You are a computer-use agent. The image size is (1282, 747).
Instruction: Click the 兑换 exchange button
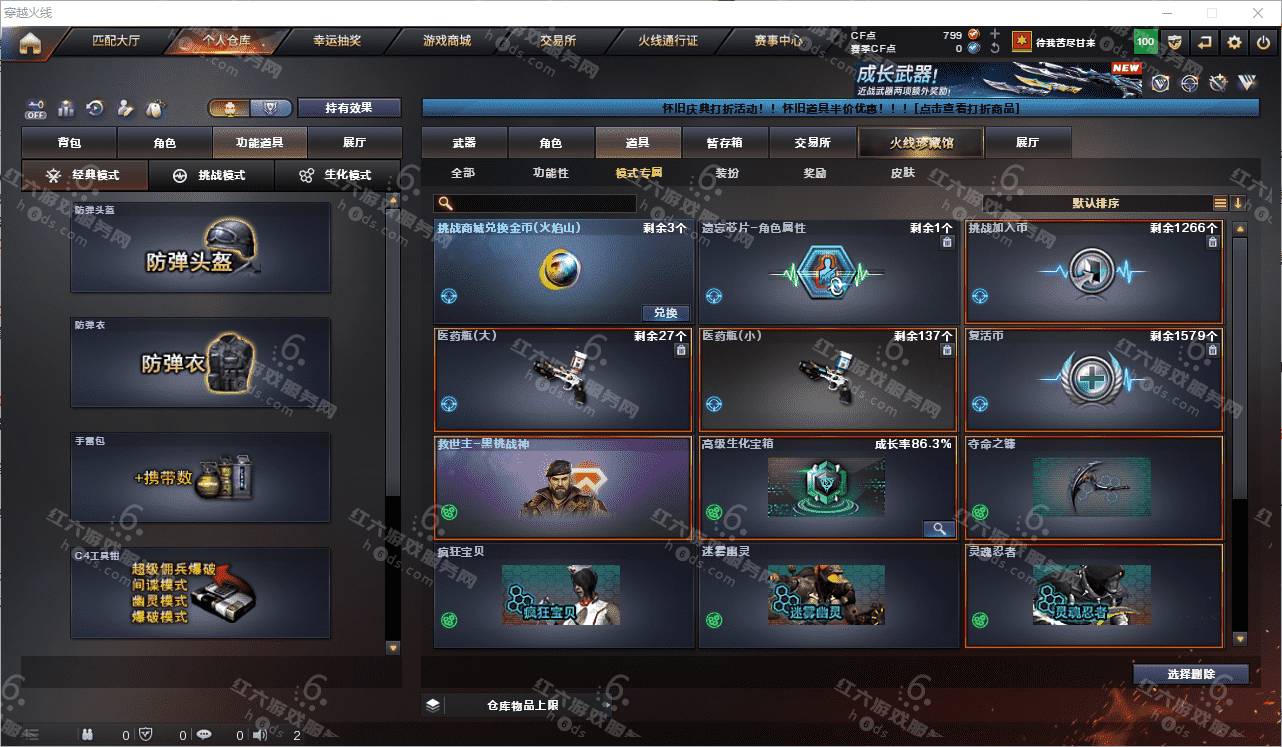(665, 313)
